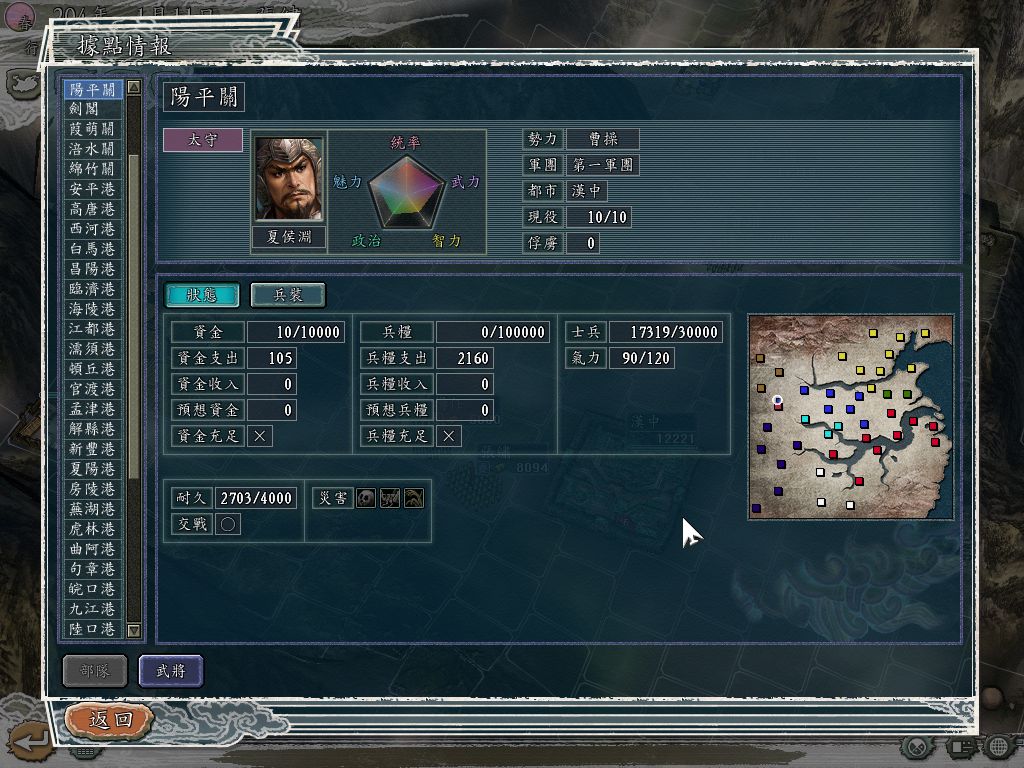Switch to the 兵裝 tab
1024x768 pixels.
point(287,295)
